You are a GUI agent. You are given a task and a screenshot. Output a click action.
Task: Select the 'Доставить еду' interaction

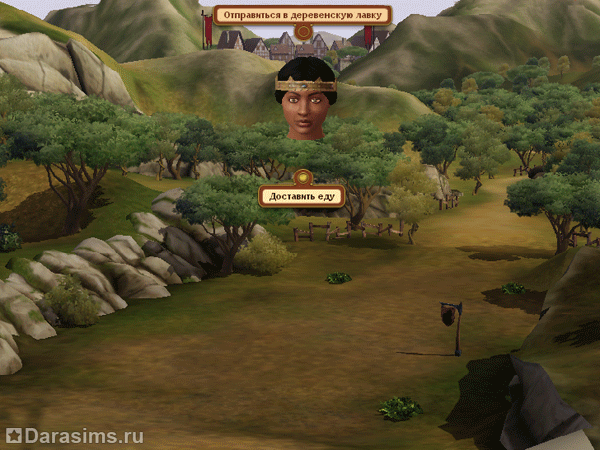pos(302,196)
